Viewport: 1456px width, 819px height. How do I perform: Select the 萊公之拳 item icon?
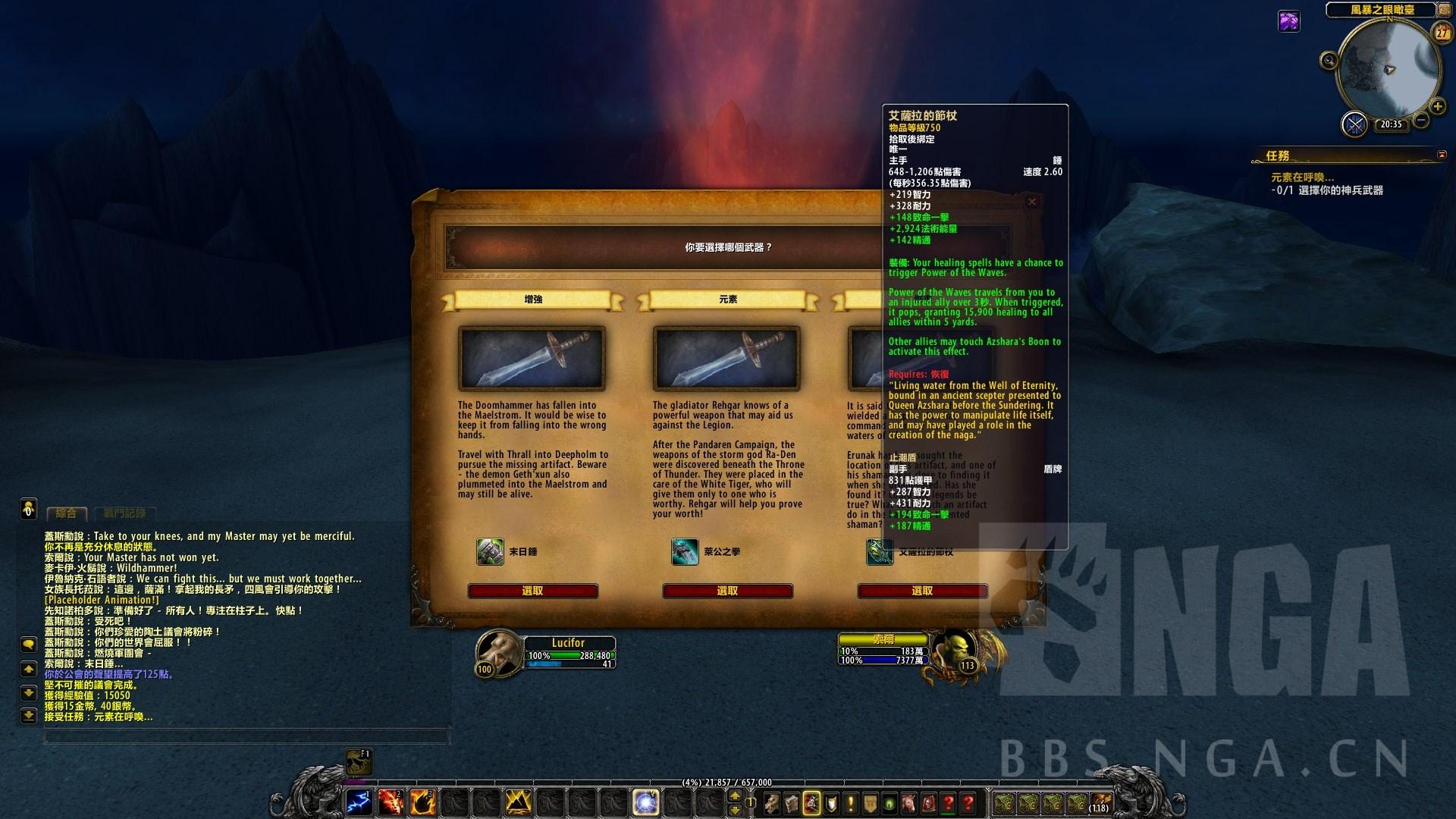tap(685, 551)
